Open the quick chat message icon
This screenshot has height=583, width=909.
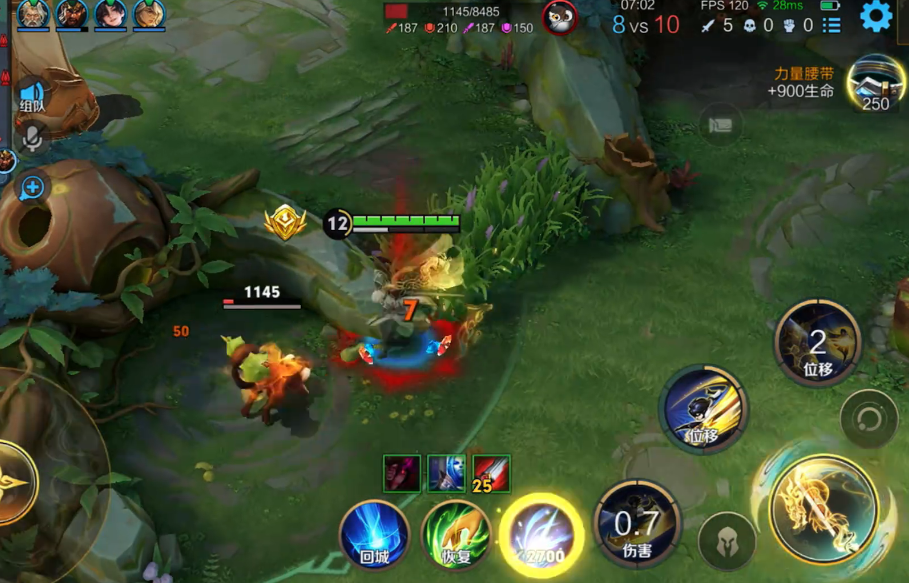tap(720, 125)
